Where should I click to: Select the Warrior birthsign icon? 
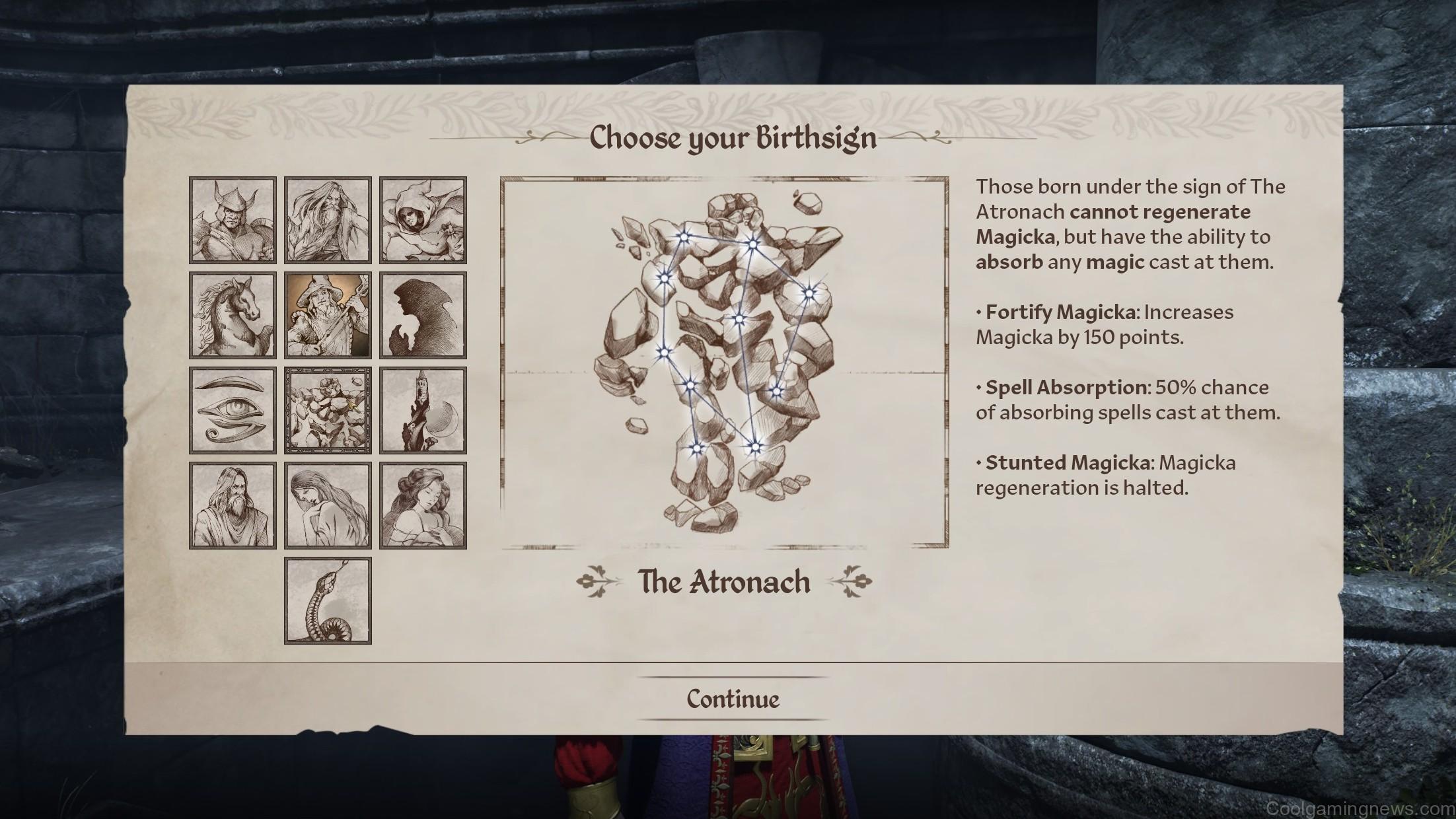(x=233, y=219)
